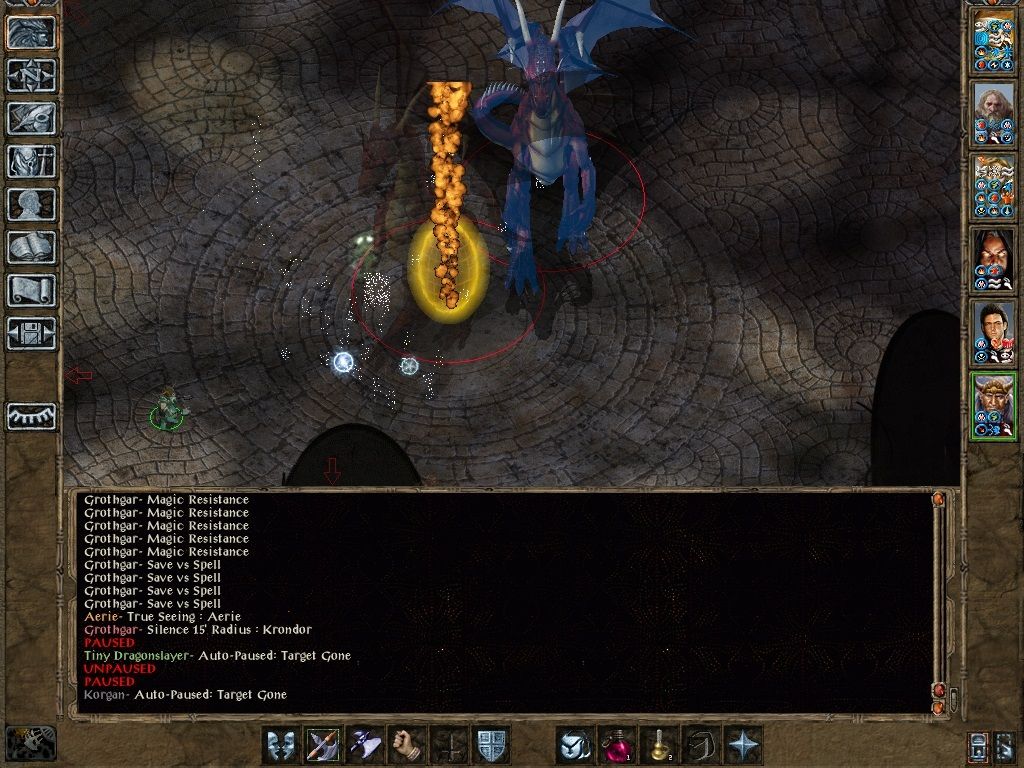Activate the shield guard action
This screenshot has height=768, width=1024.
point(491,746)
